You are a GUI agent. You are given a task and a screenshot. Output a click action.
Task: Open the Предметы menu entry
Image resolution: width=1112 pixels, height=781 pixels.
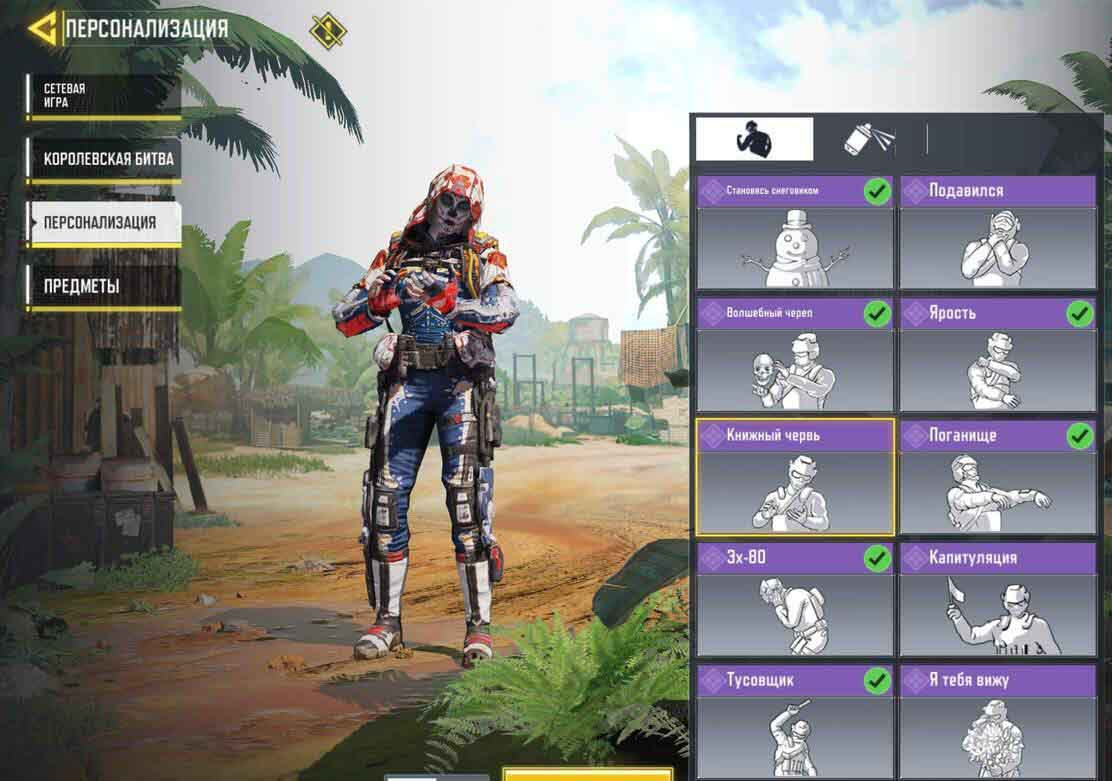[104, 286]
